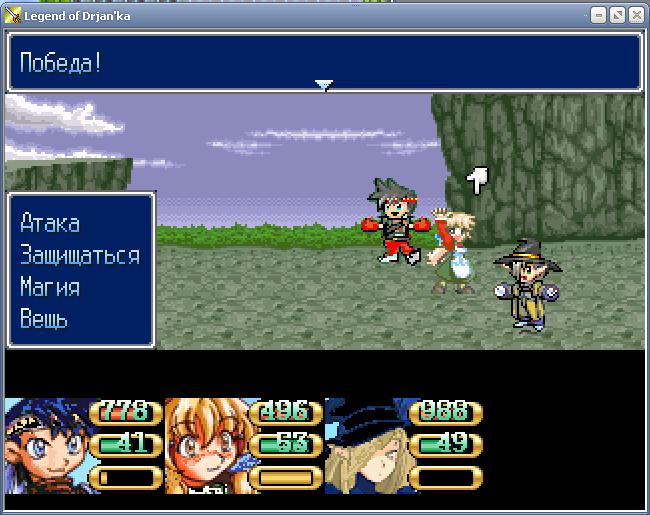Viewport: 650px width, 515px height.
Task: Advance the Победа! message arrow
Action: (x=323, y=86)
